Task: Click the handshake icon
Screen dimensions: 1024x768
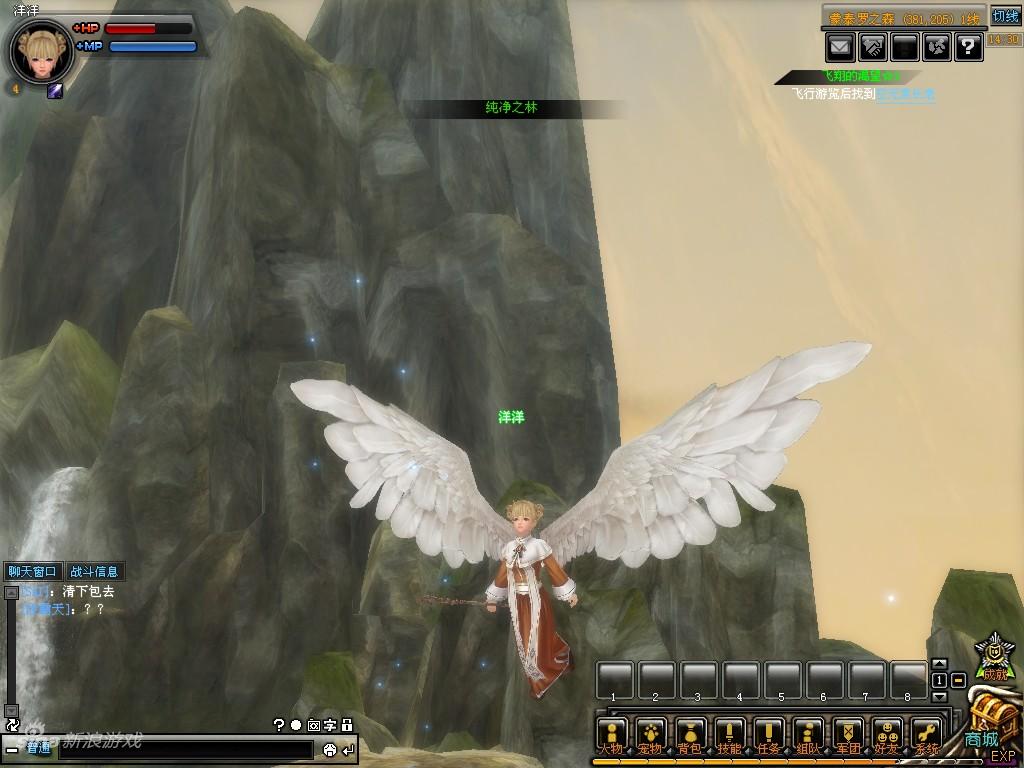Action: [872, 45]
